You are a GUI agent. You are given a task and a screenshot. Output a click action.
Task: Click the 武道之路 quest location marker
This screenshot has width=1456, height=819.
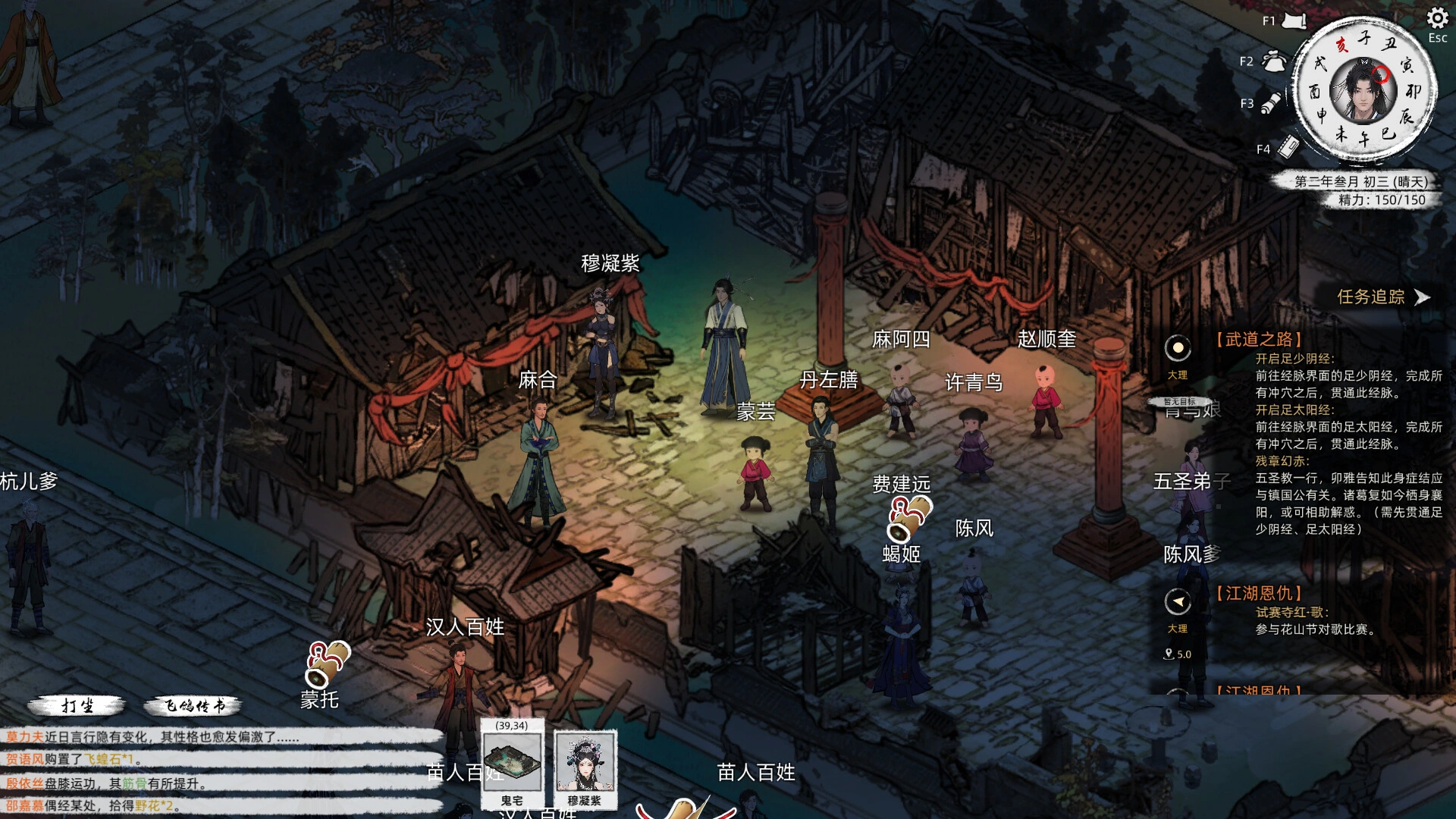click(x=1178, y=349)
